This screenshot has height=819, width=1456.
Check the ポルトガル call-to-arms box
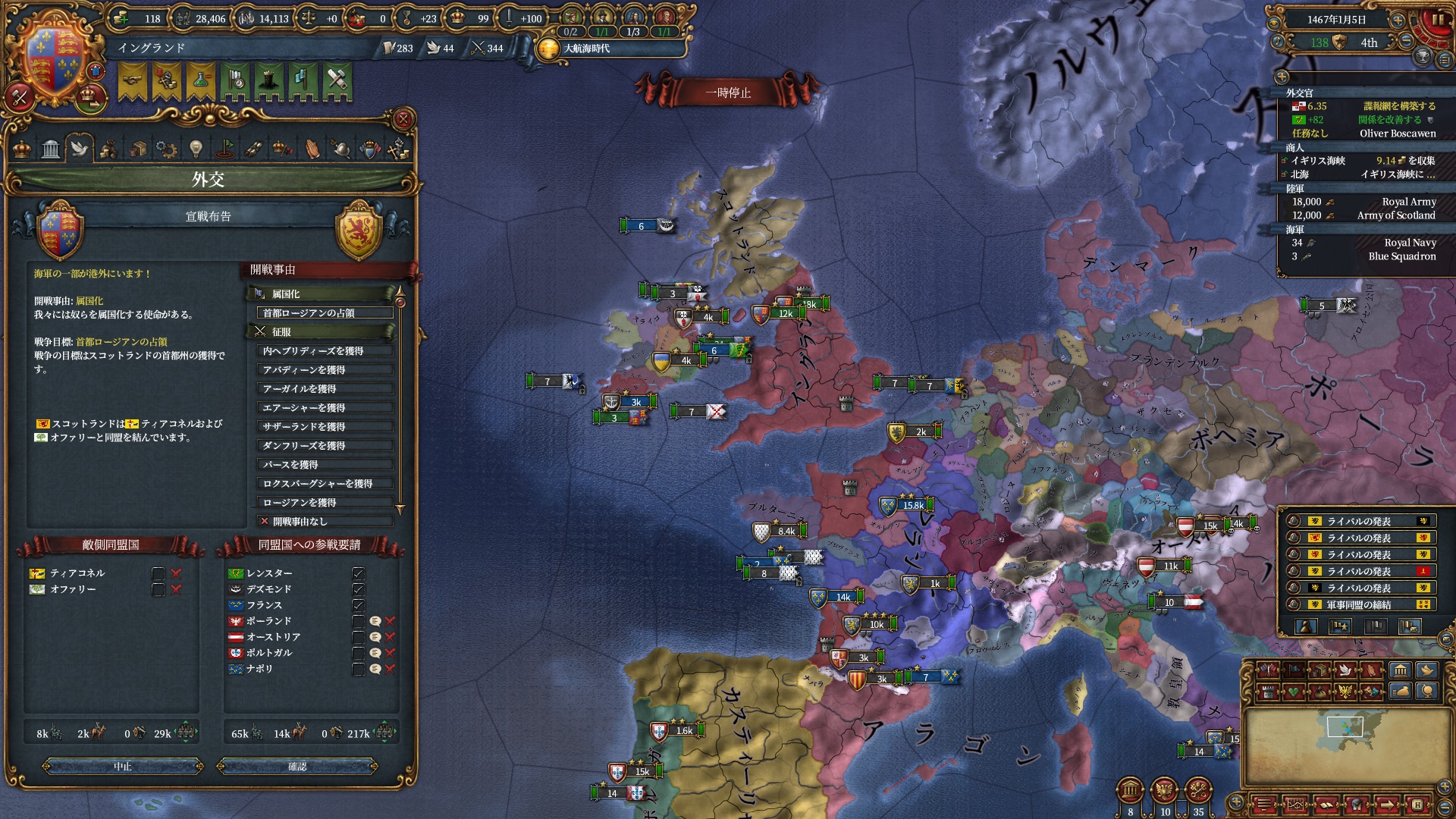tap(358, 653)
